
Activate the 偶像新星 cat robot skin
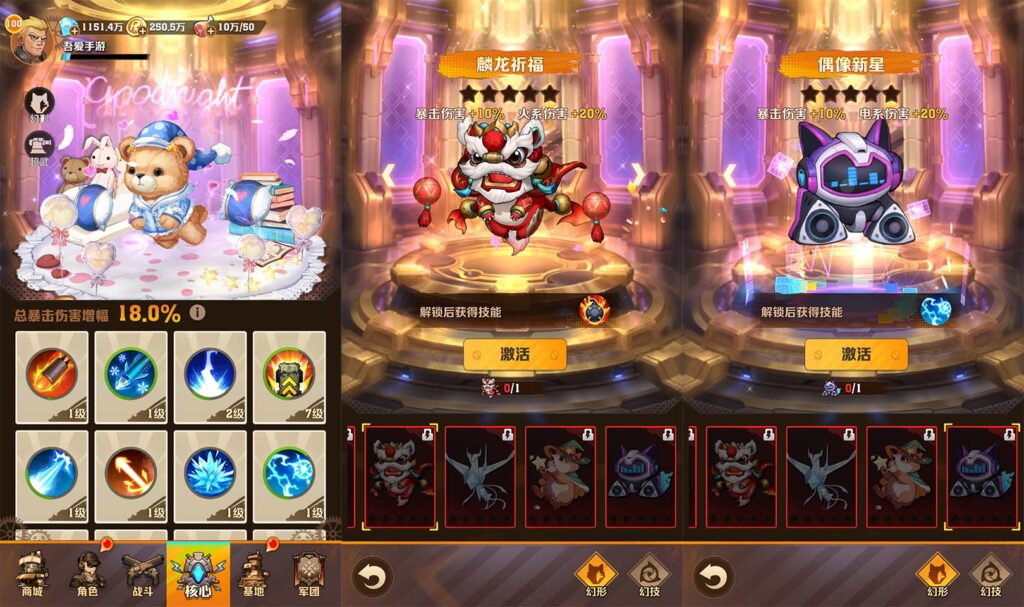(856, 354)
